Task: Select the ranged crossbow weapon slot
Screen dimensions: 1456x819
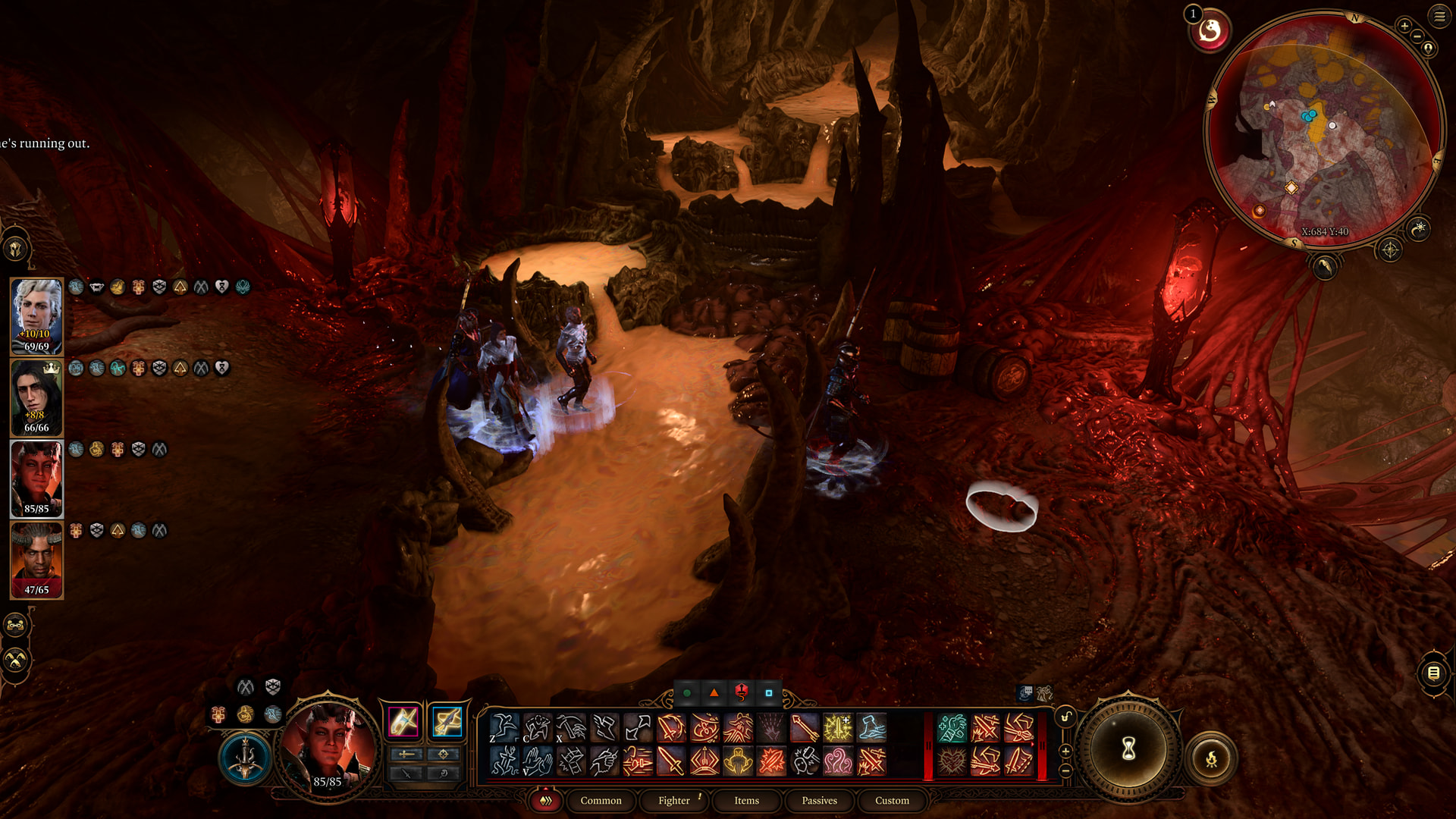Action: coord(447,721)
